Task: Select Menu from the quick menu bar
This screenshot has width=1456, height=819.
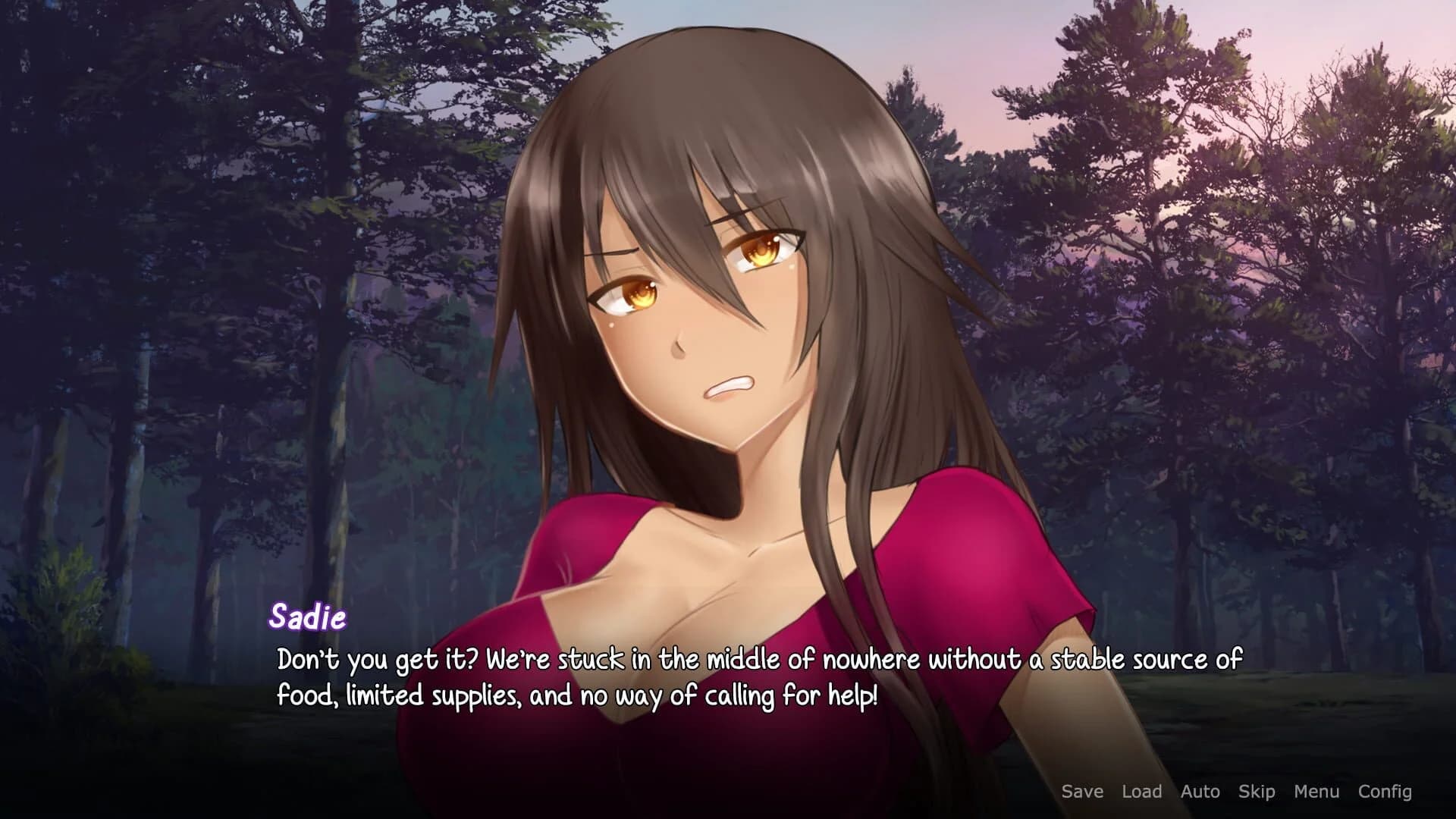Action: (x=1316, y=792)
